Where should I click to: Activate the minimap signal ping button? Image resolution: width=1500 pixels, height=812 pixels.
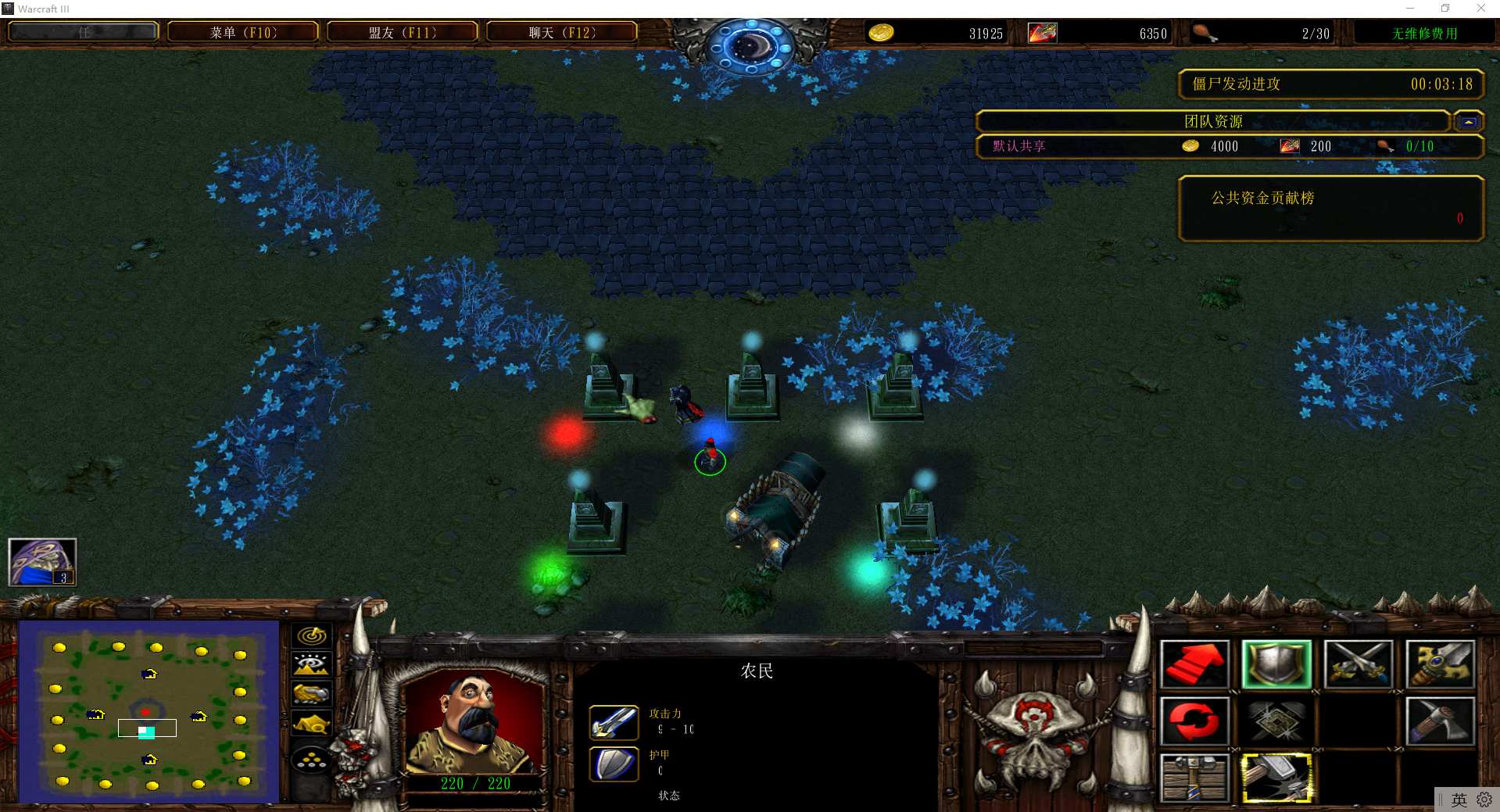[x=311, y=636]
